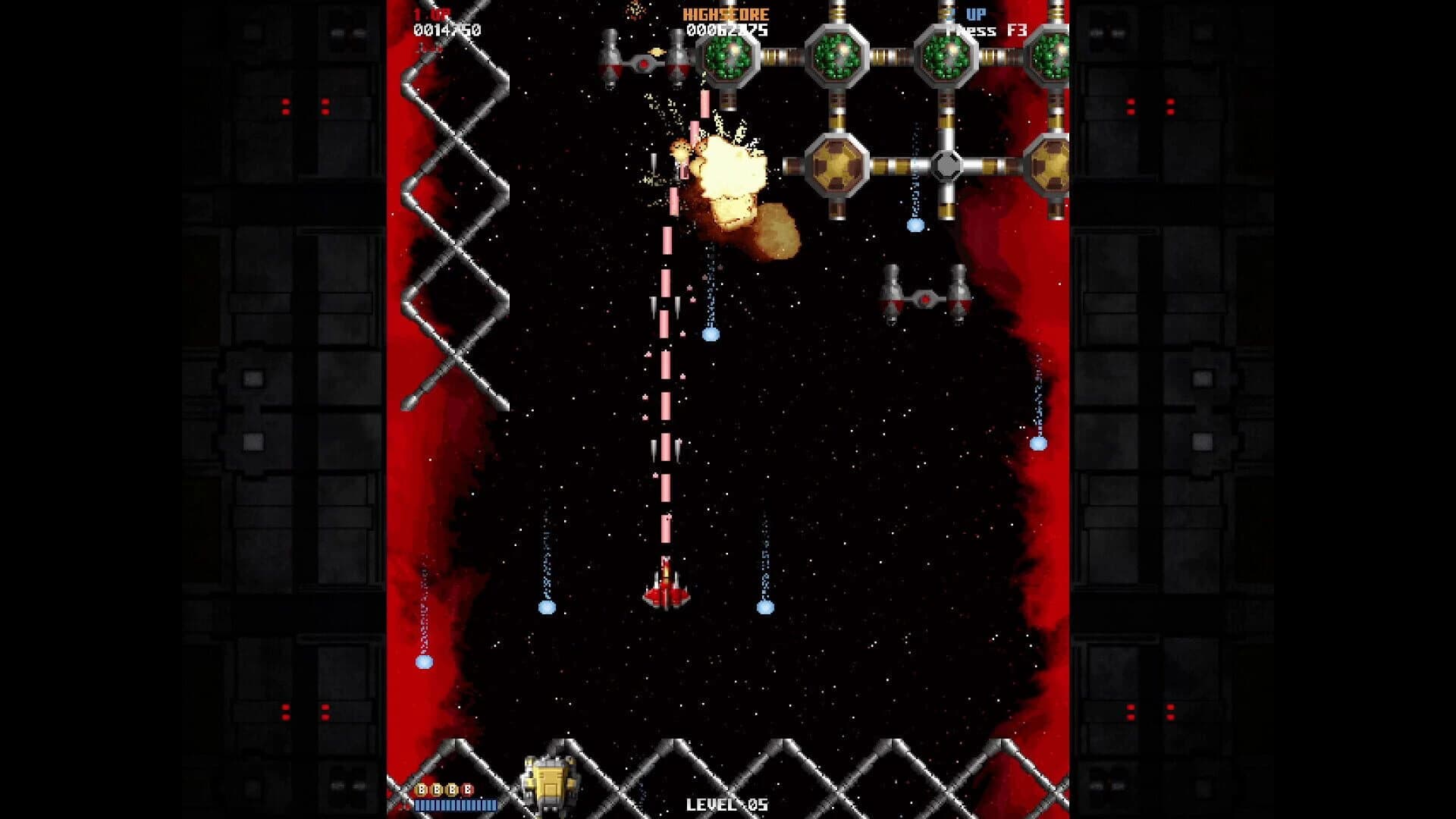Click the player's red fighter ship

coord(667,588)
